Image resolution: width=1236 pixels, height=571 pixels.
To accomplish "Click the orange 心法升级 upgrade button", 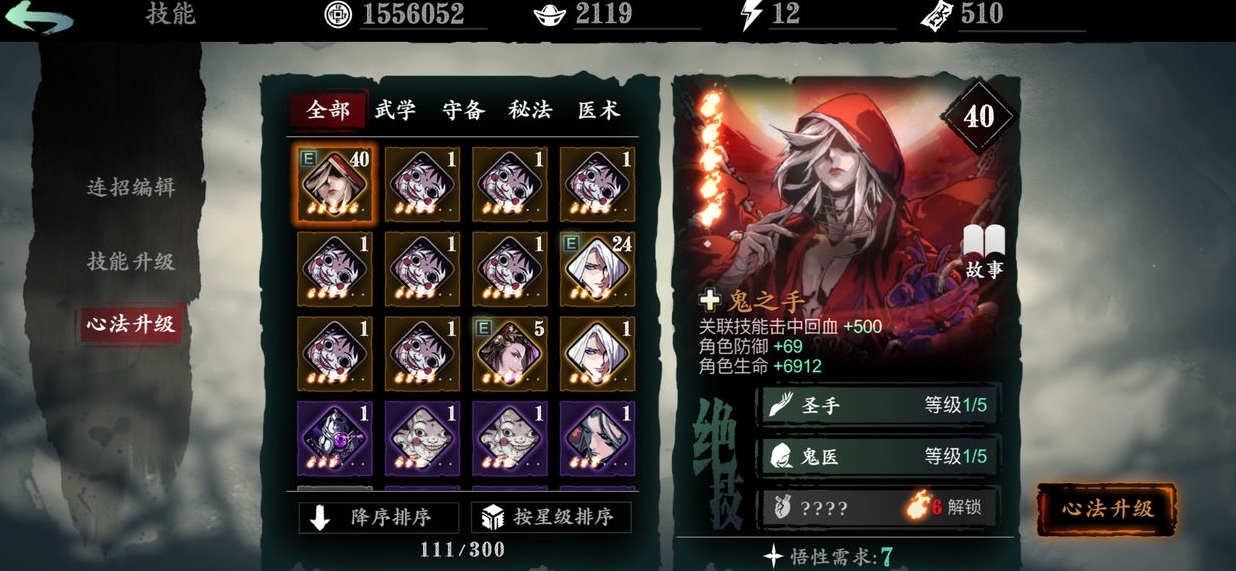I will click(1106, 508).
